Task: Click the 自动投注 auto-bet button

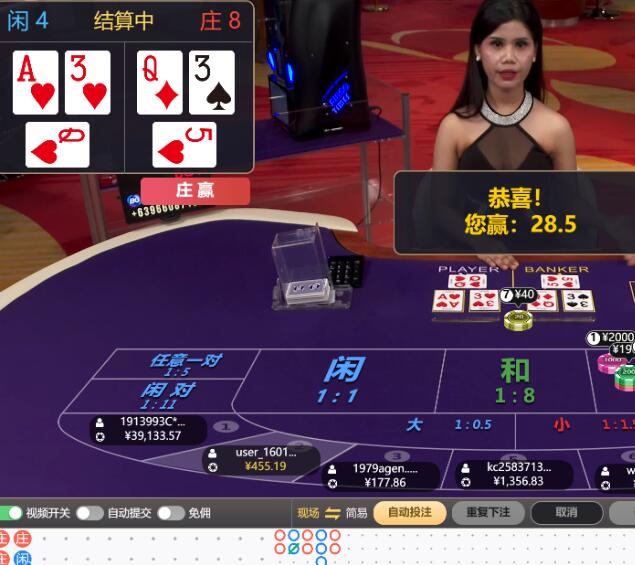Action: (410, 513)
